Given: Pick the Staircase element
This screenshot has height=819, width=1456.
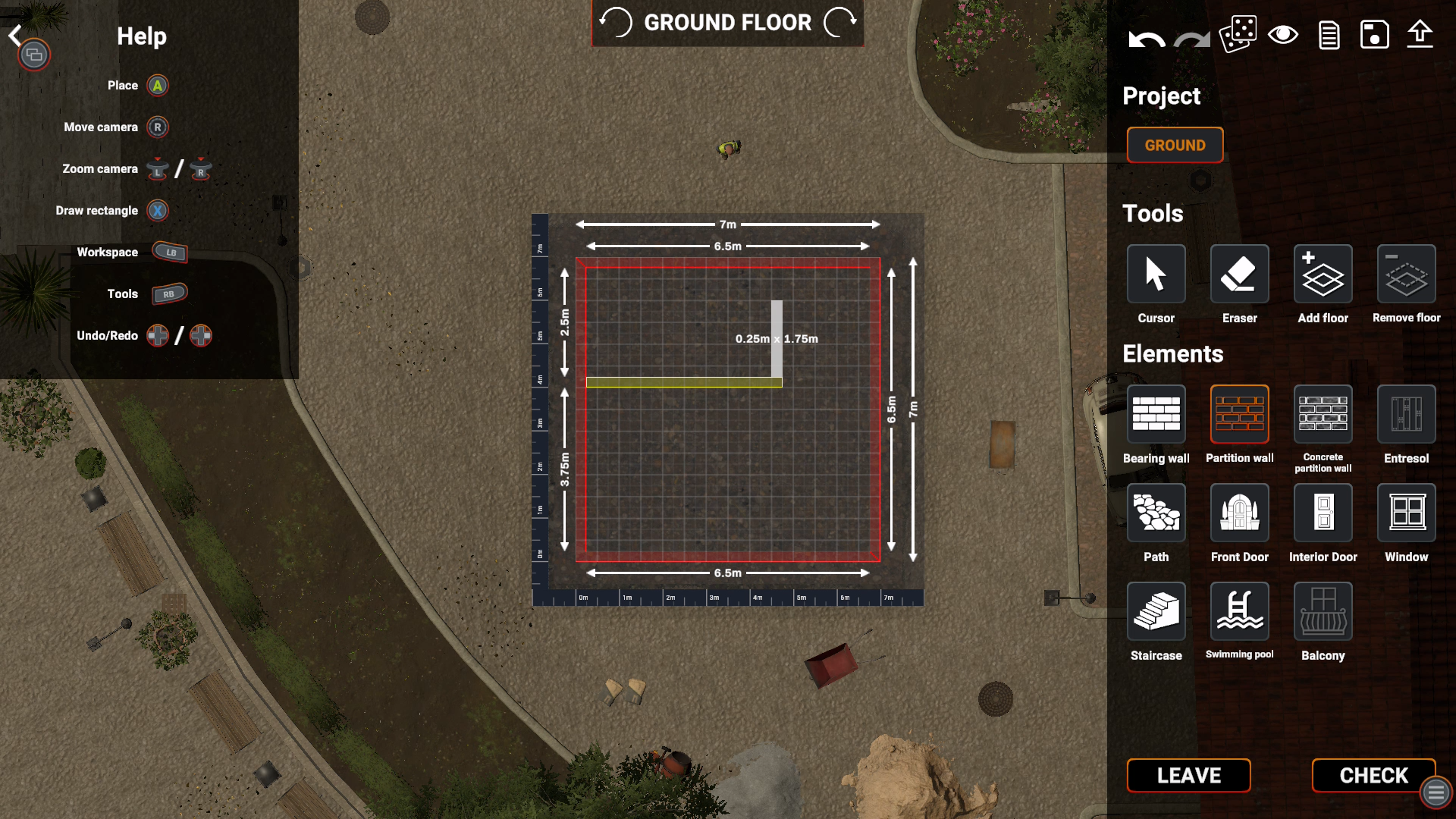Looking at the screenshot, I should pyautogui.click(x=1156, y=611).
